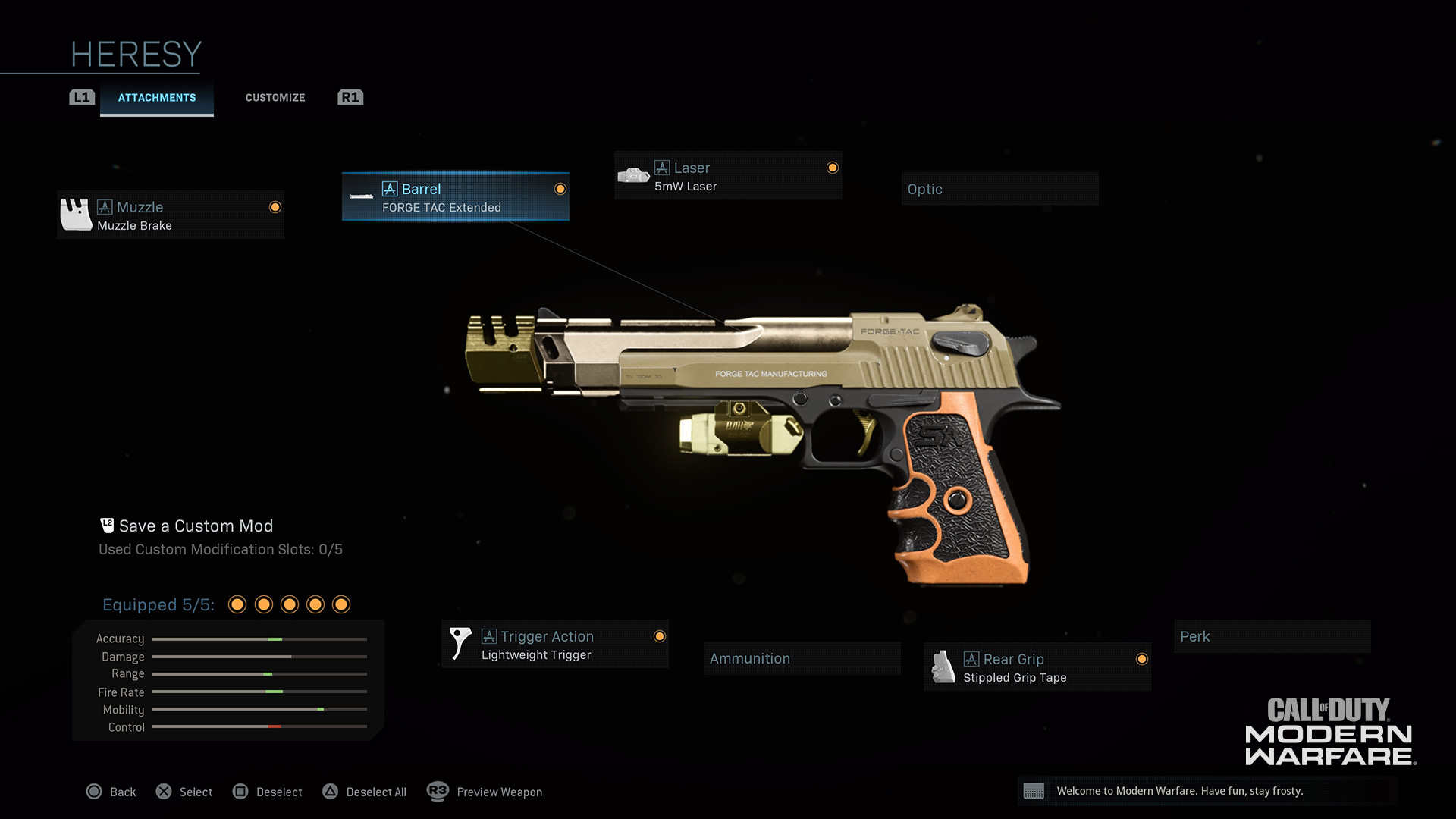
Task: Open the Customize tab
Action: (275, 98)
